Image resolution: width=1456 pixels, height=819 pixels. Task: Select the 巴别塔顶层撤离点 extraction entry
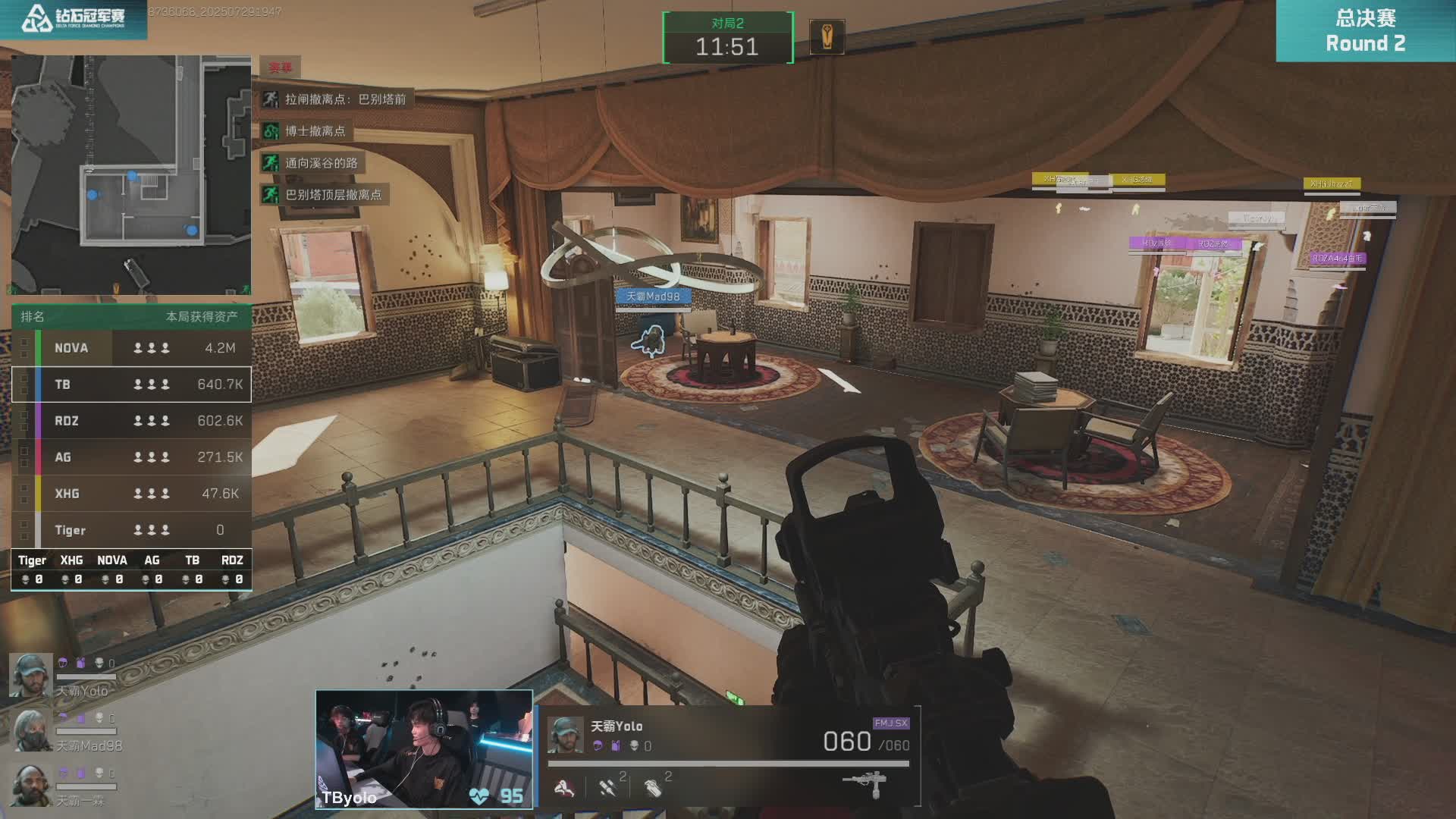point(324,195)
